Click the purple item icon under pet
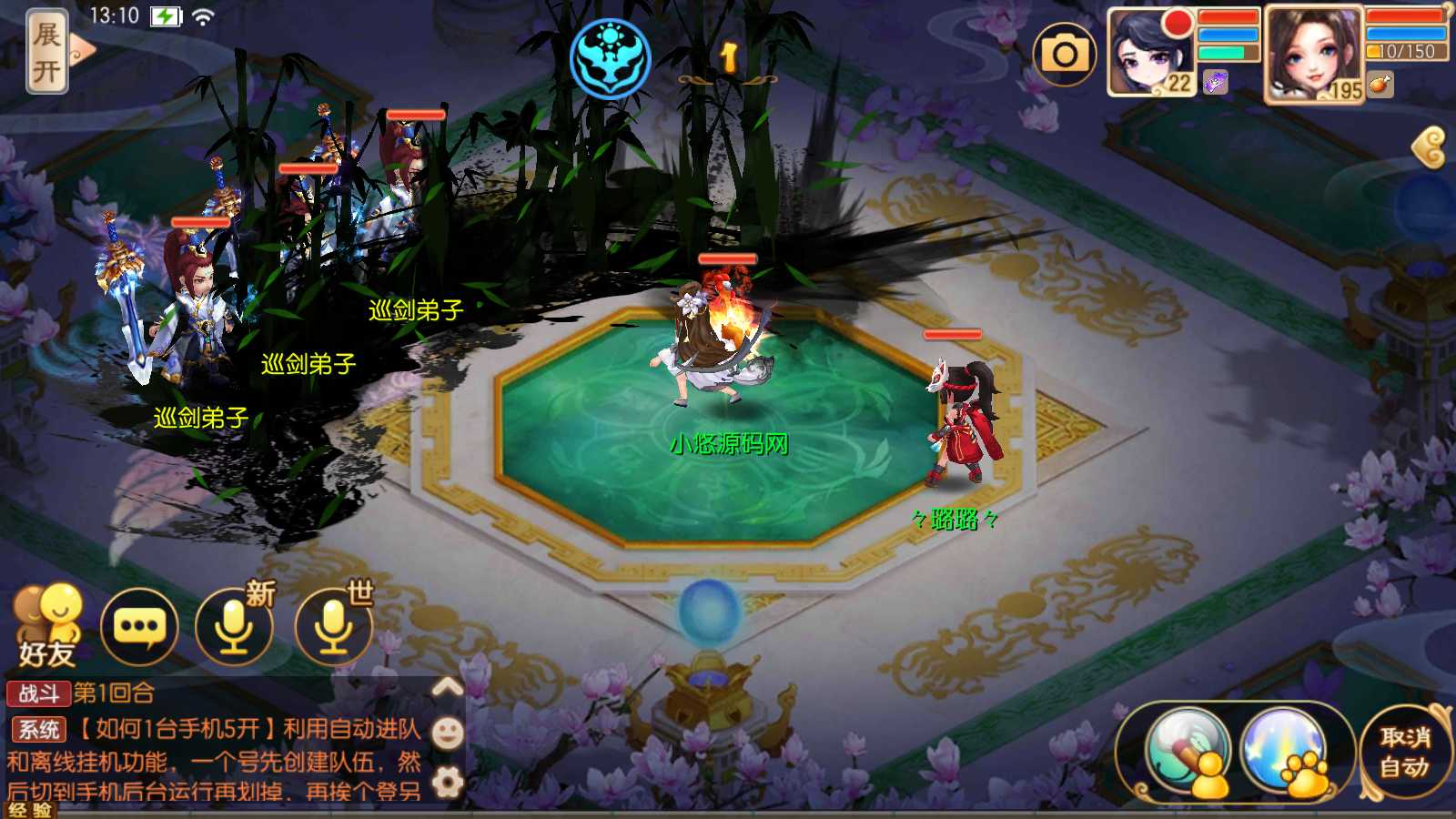Screen dimensions: 1456x819 1215,84
